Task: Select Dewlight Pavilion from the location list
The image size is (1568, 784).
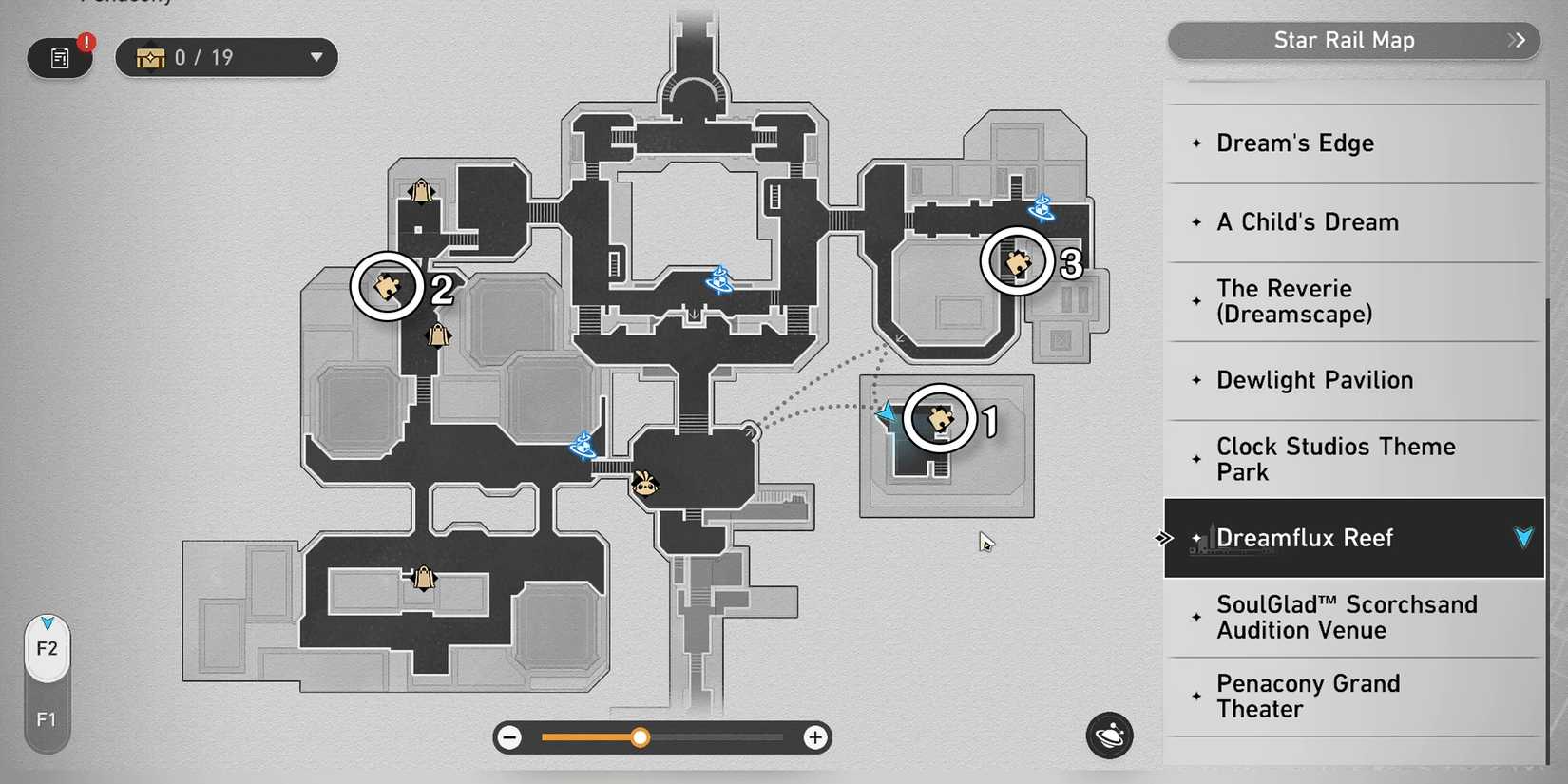Action: (1315, 380)
